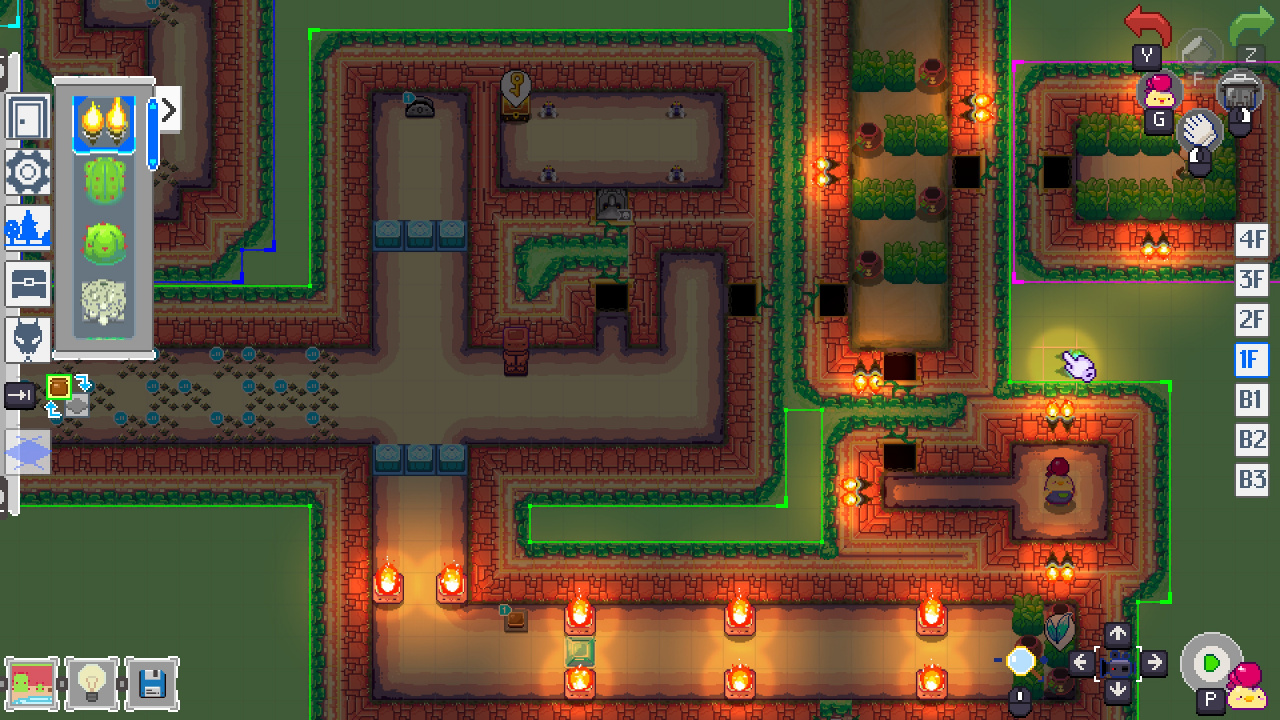Go to basement floor B1
Viewport: 1280px width, 720px height.
pyautogui.click(x=1252, y=400)
